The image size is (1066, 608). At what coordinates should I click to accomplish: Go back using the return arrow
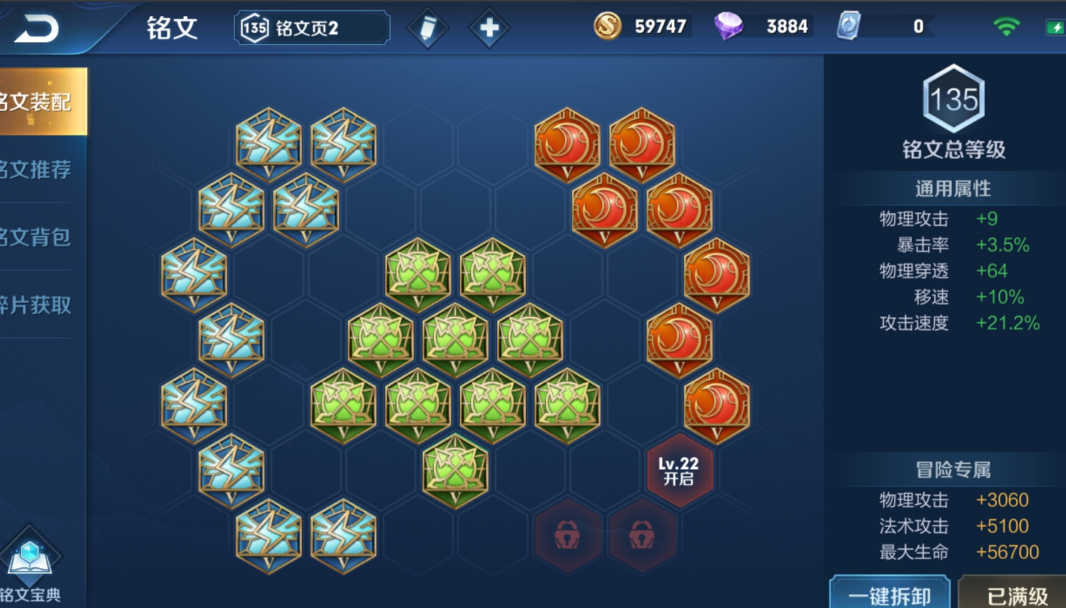pos(37,28)
